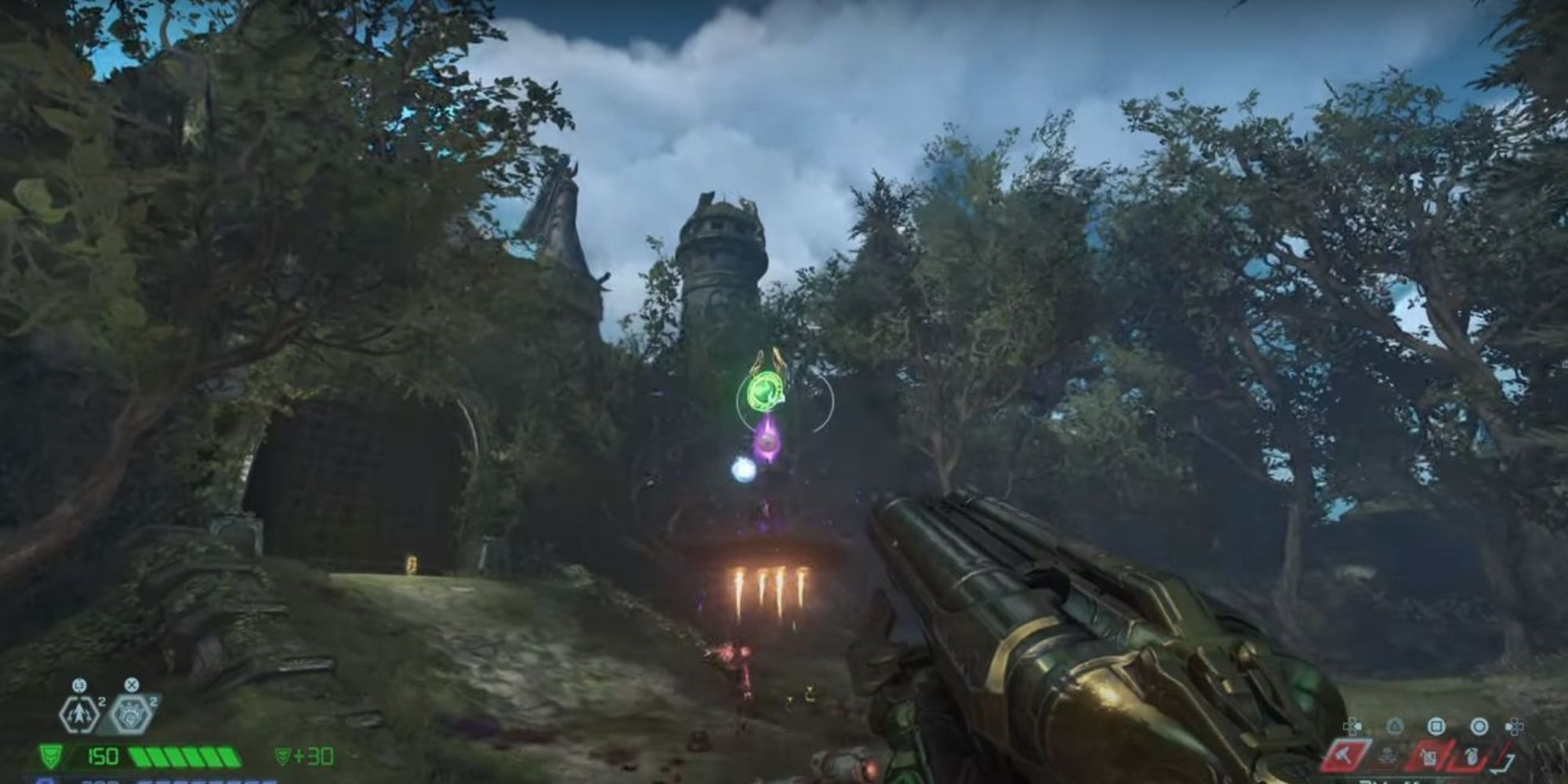Click the L1 badge above the dash icon
This screenshot has width=1568, height=784.
[x=79, y=685]
